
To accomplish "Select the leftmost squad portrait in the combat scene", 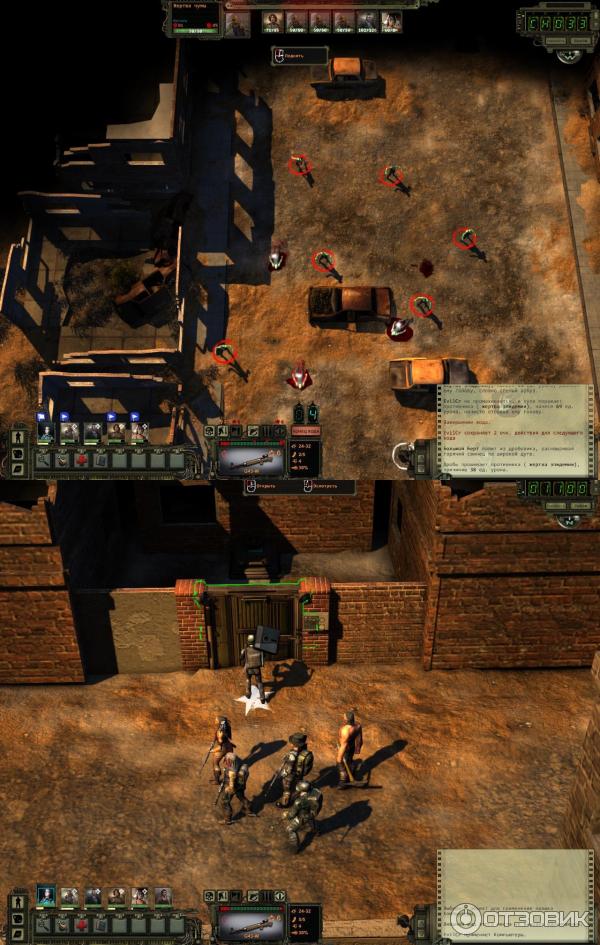I will (x=45, y=431).
